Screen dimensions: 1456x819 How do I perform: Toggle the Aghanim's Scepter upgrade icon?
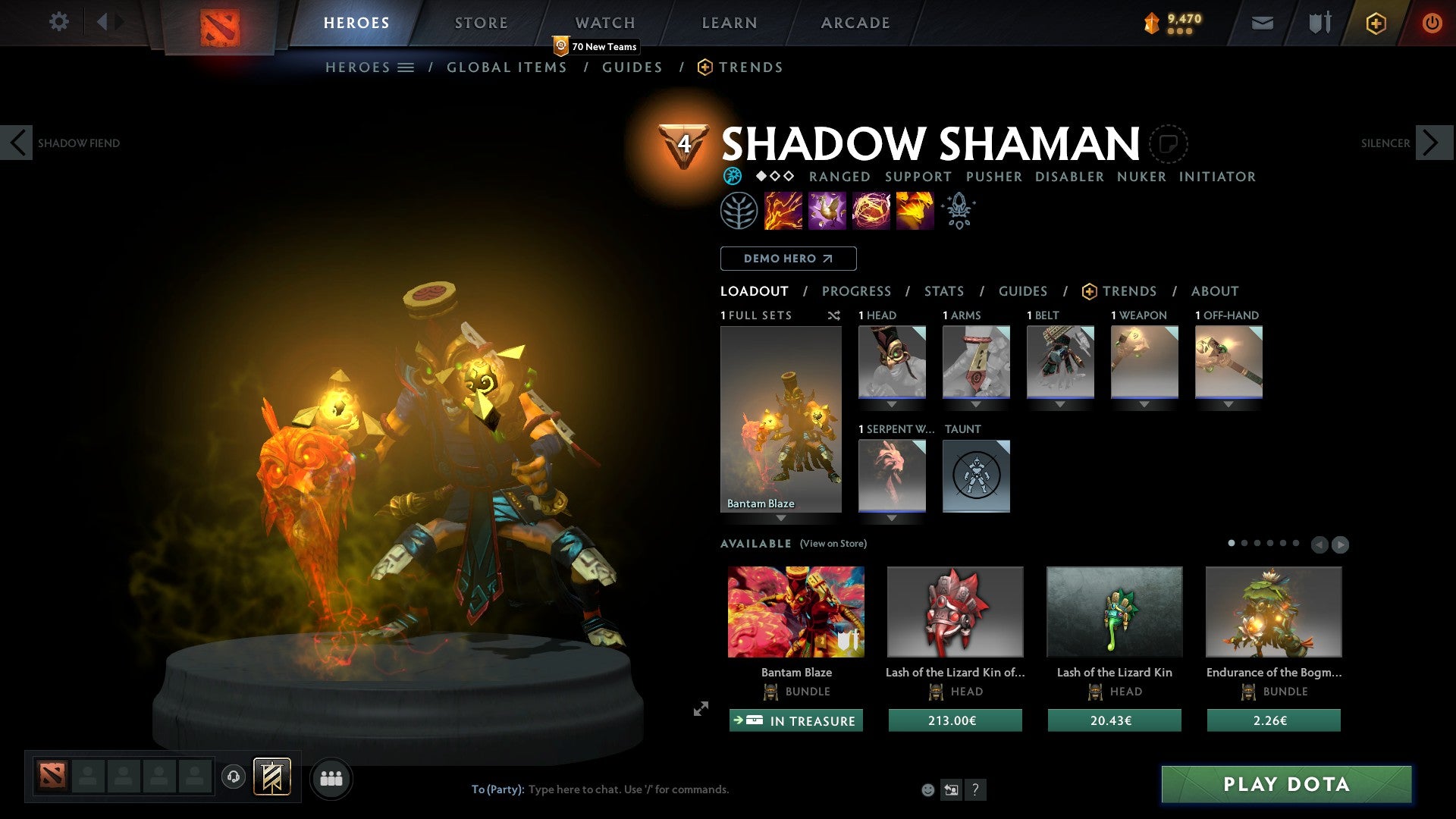pyautogui.click(x=958, y=210)
